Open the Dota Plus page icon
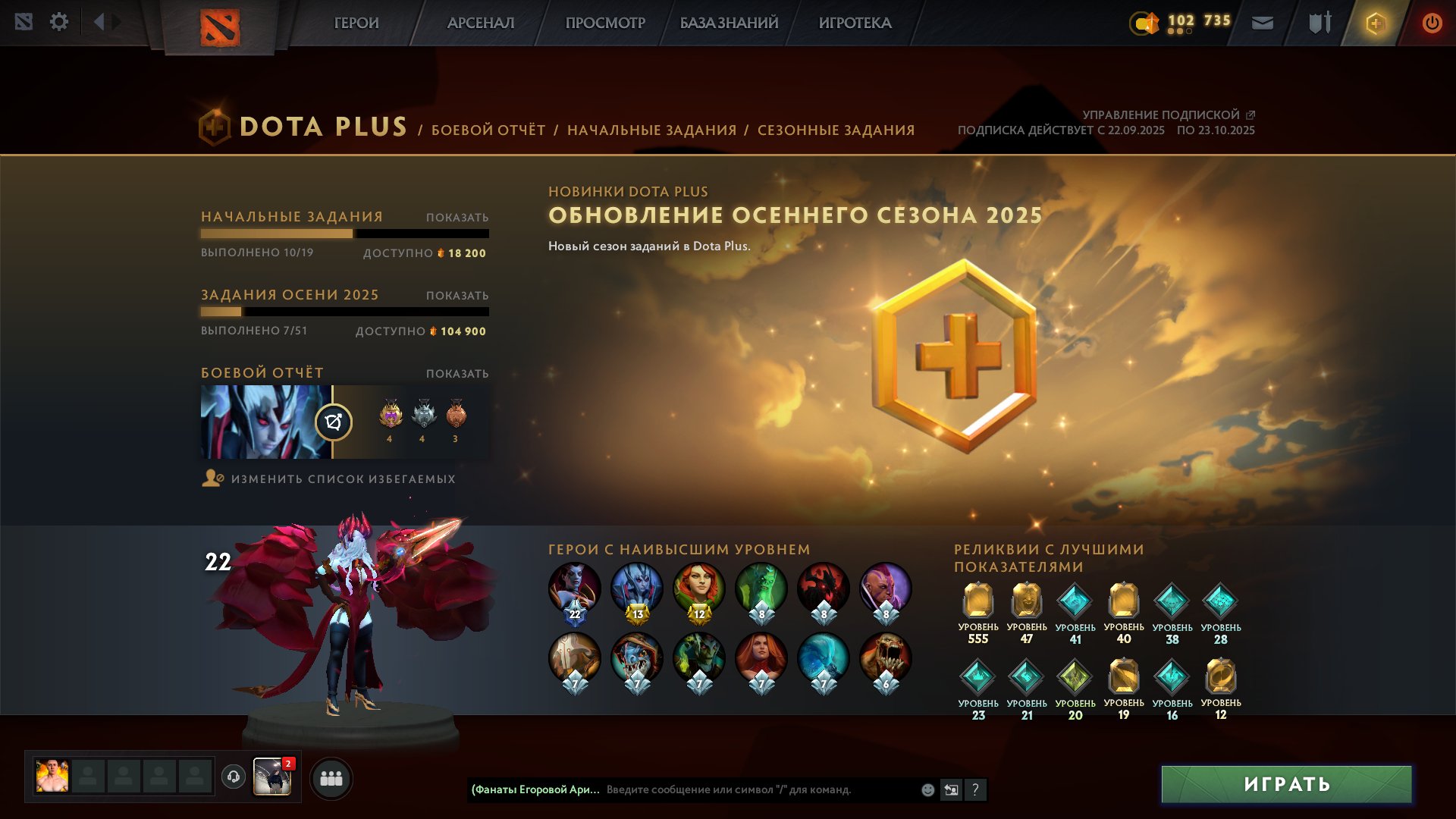The width and height of the screenshot is (1456, 819). tap(1377, 22)
